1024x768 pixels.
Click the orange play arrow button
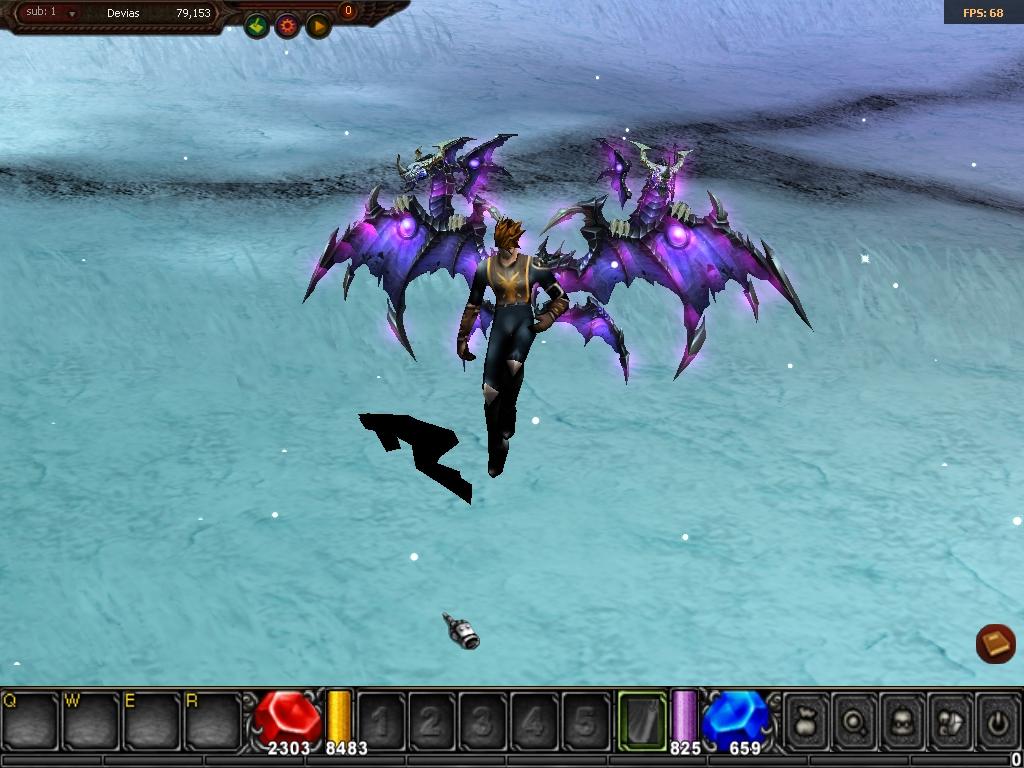tap(318, 26)
